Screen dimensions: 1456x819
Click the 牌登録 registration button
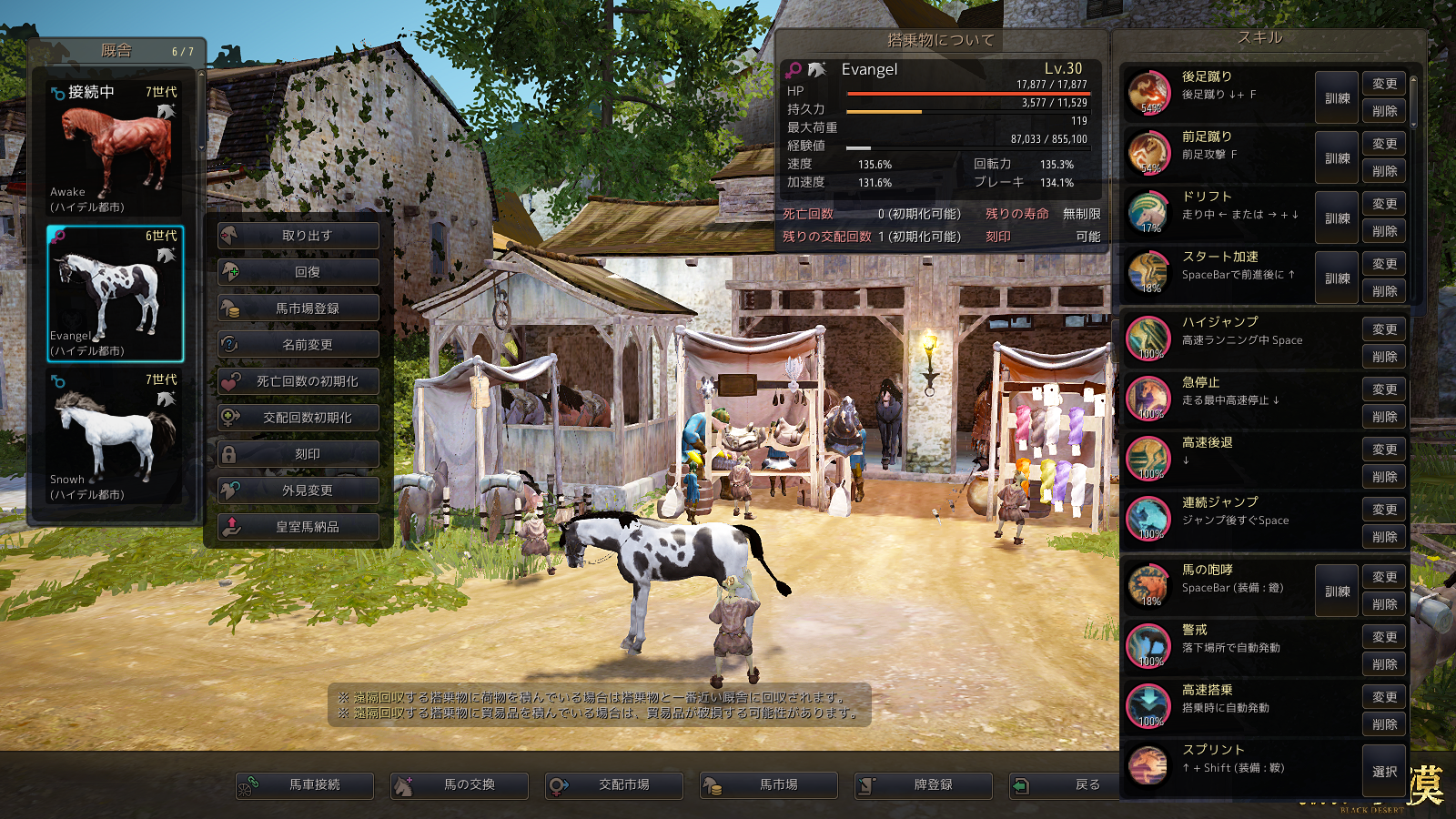tap(924, 785)
